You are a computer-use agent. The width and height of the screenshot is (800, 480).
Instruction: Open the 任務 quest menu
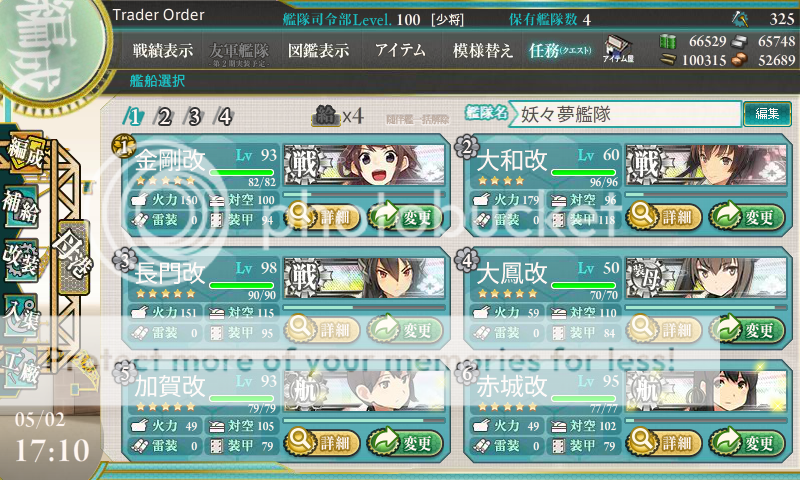(560, 50)
